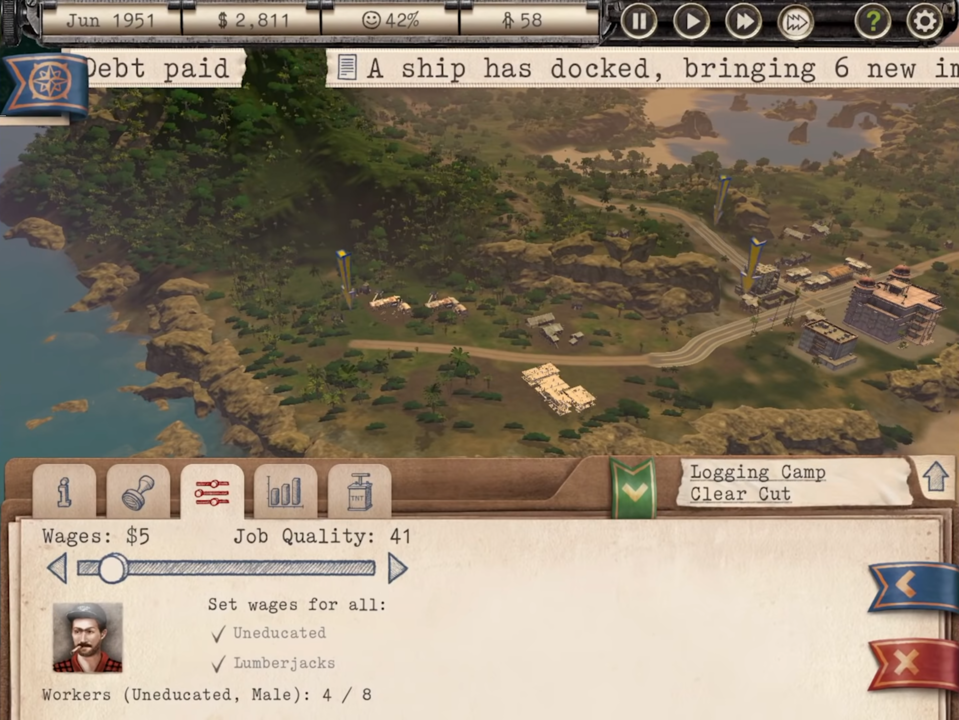Increase wages with the right arrow
The image size is (959, 720).
tap(397, 569)
